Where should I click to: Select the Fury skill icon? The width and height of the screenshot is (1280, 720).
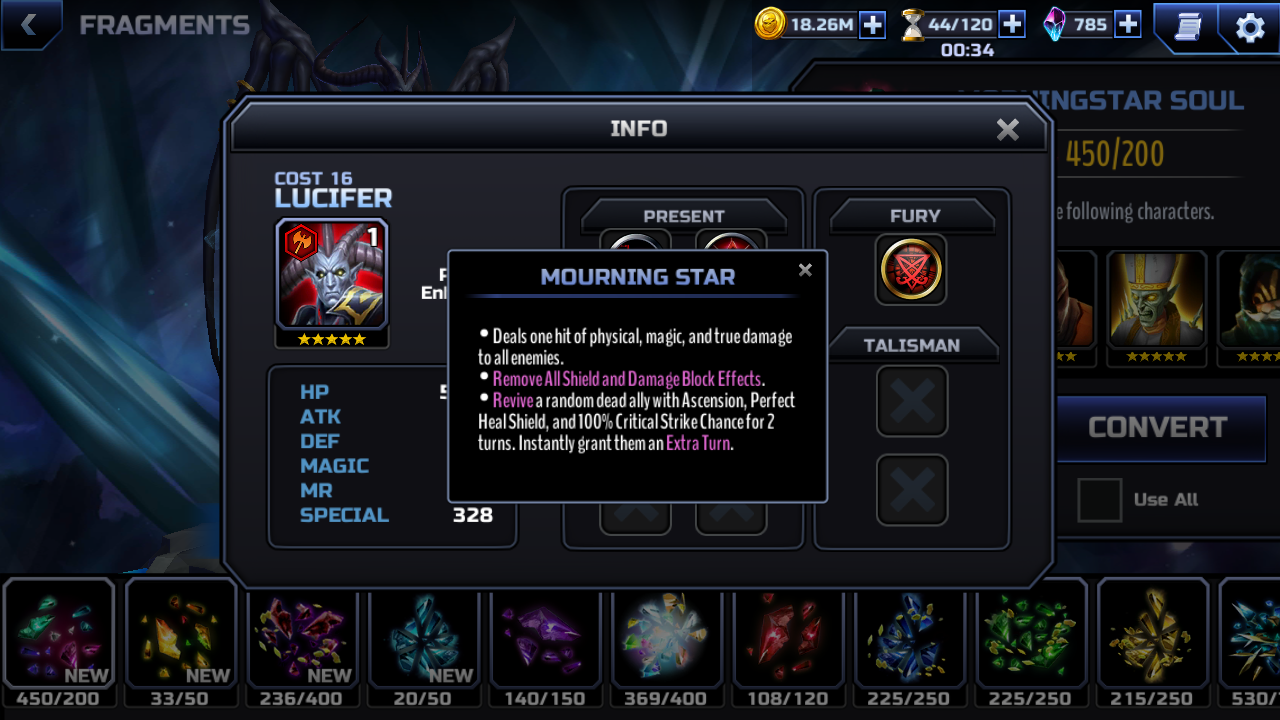[x=911, y=269]
